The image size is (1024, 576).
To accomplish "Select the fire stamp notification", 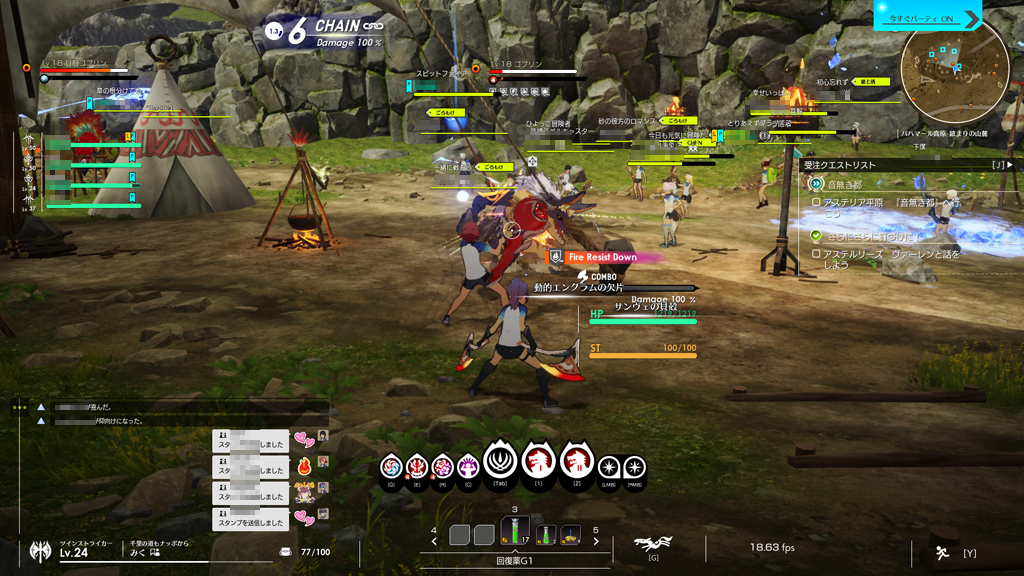I will pyautogui.click(x=305, y=467).
